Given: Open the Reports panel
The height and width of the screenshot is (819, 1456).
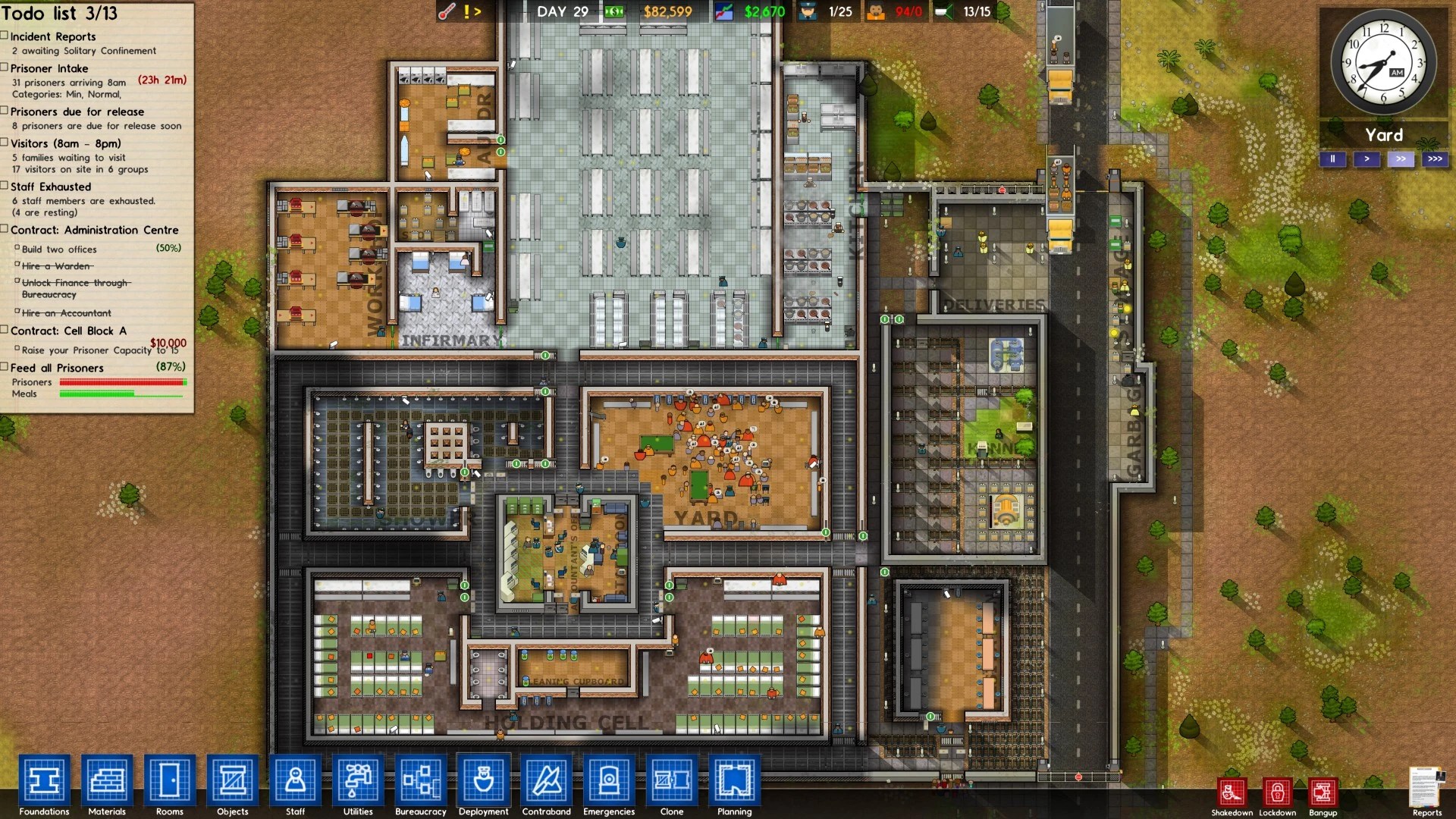Looking at the screenshot, I should coord(1431,789).
